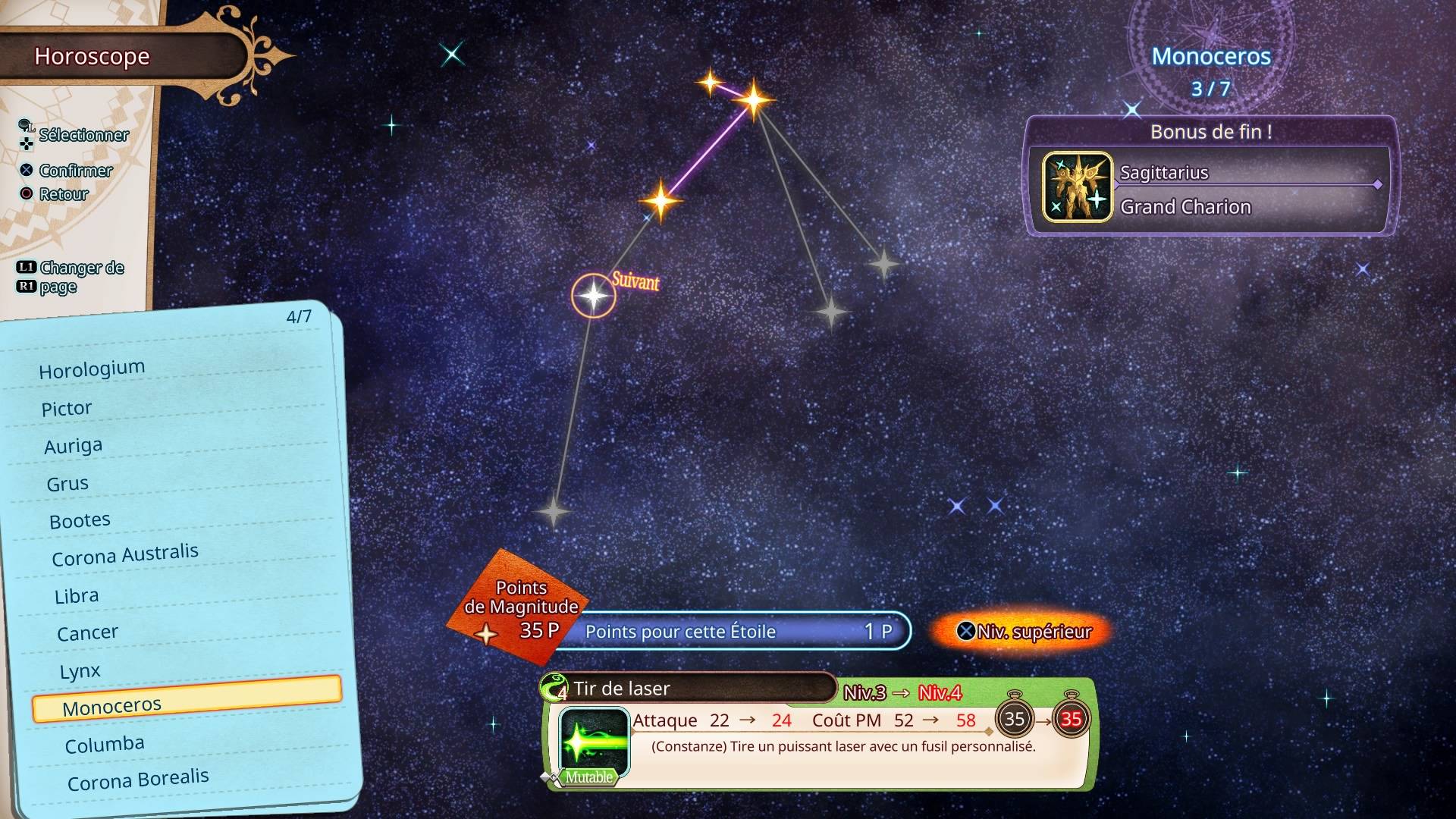The width and height of the screenshot is (1456, 819).
Task: Open the Cancer constellation
Action: tap(87, 632)
